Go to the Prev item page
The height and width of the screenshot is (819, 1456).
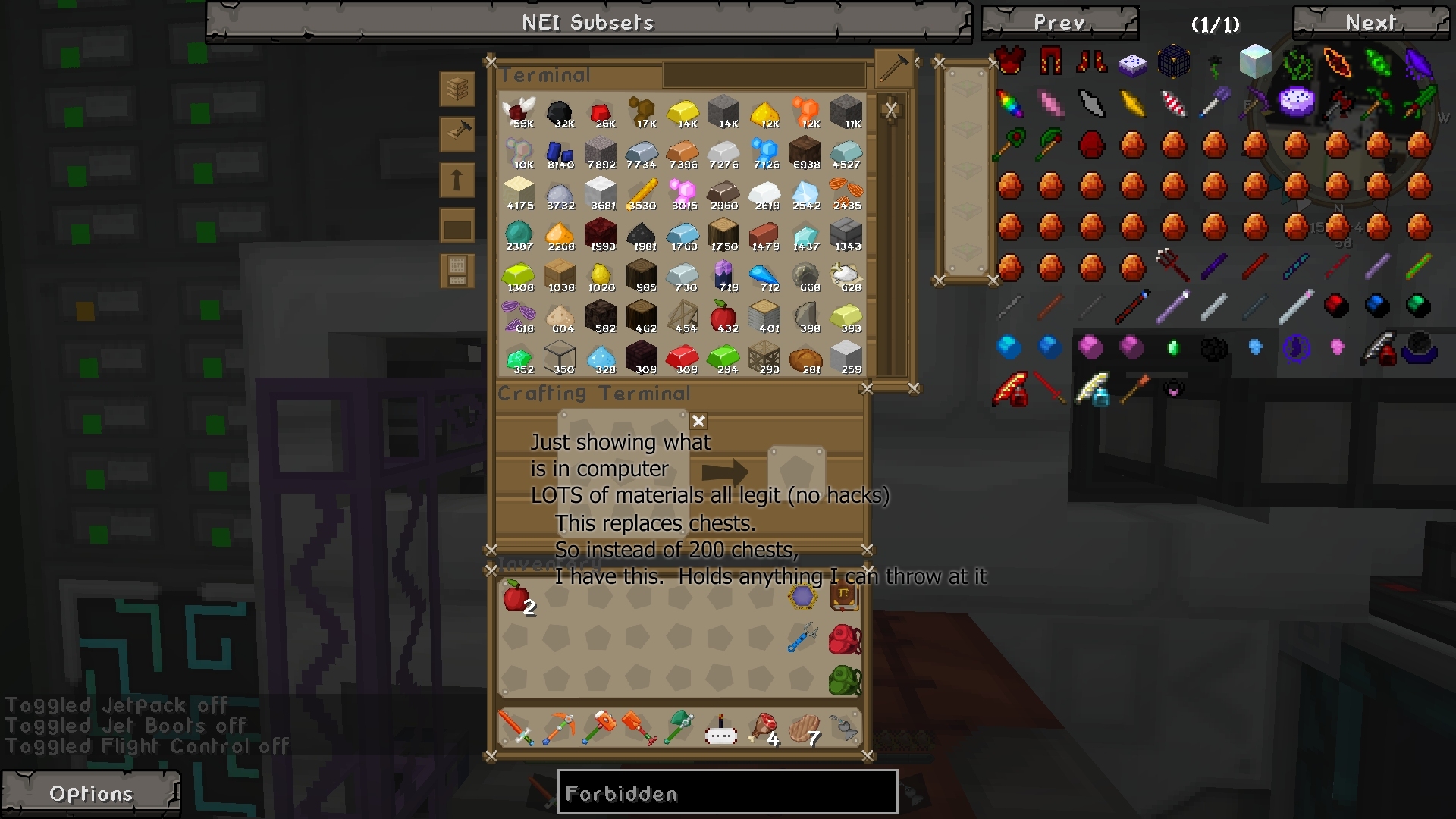click(x=1059, y=22)
